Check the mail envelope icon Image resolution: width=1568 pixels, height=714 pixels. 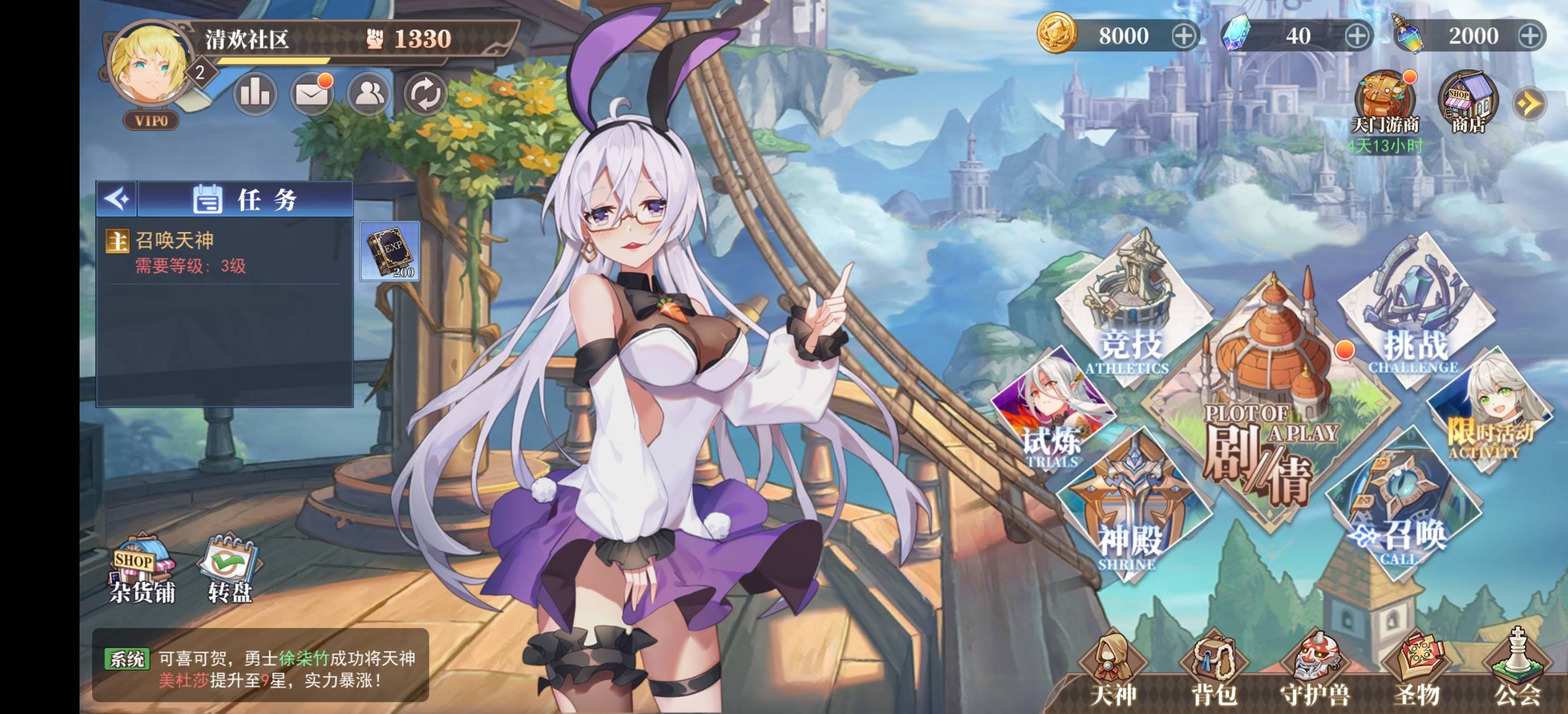(x=312, y=94)
